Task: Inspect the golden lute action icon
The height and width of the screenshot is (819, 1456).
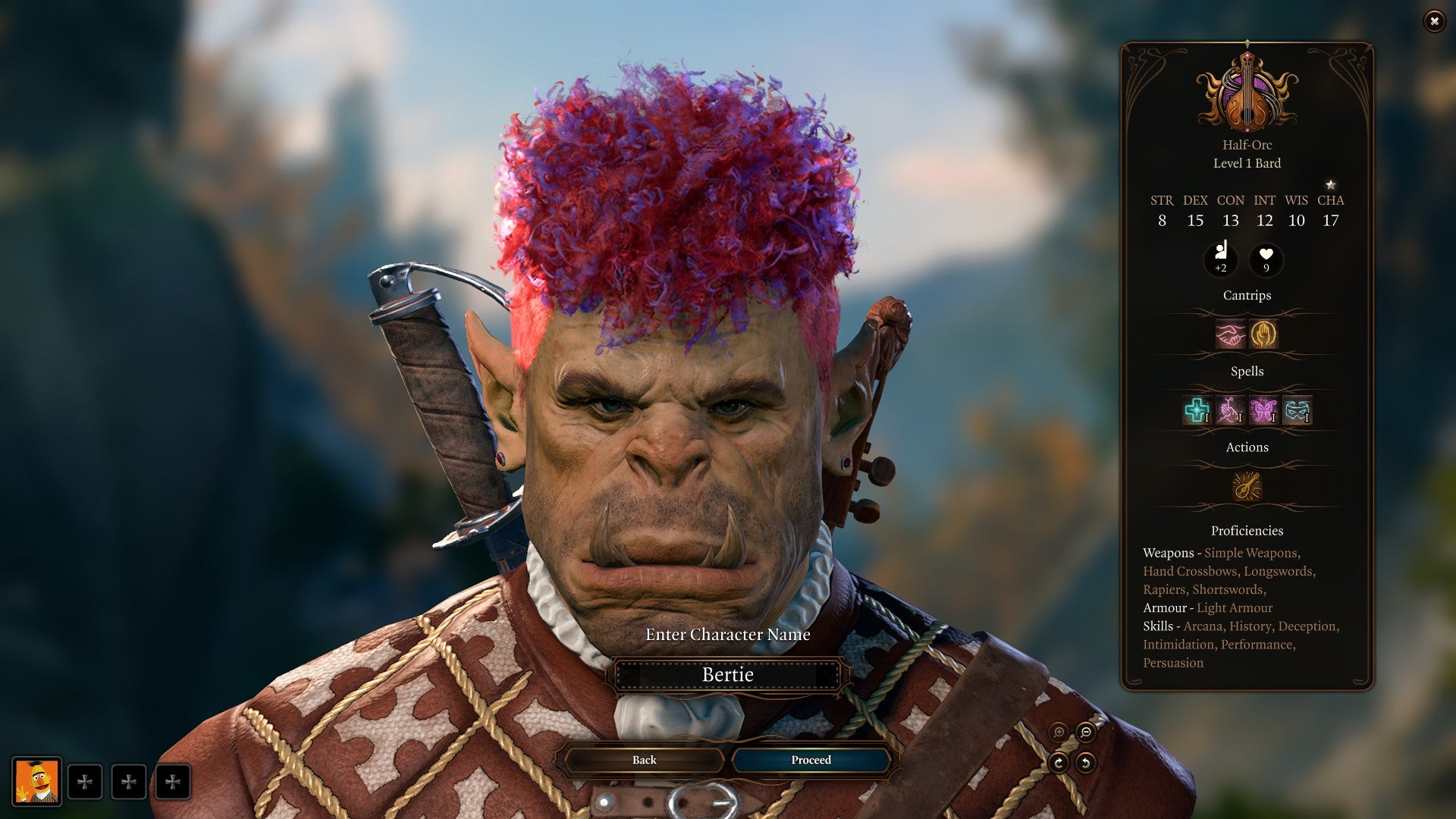Action: click(1247, 486)
